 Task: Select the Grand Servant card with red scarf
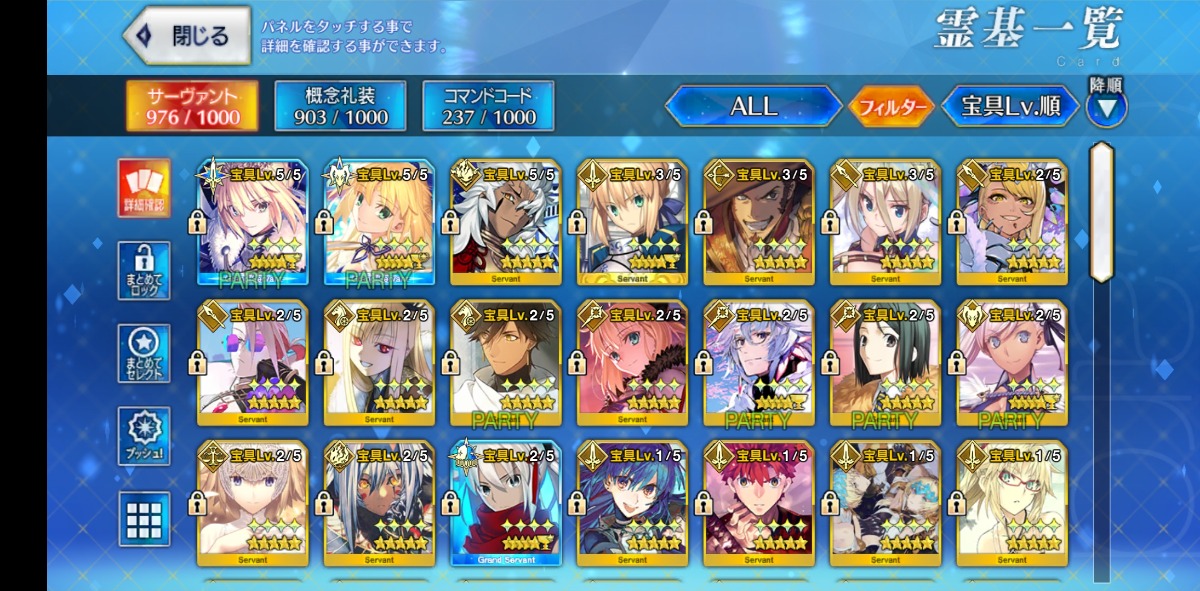point(505,504)
